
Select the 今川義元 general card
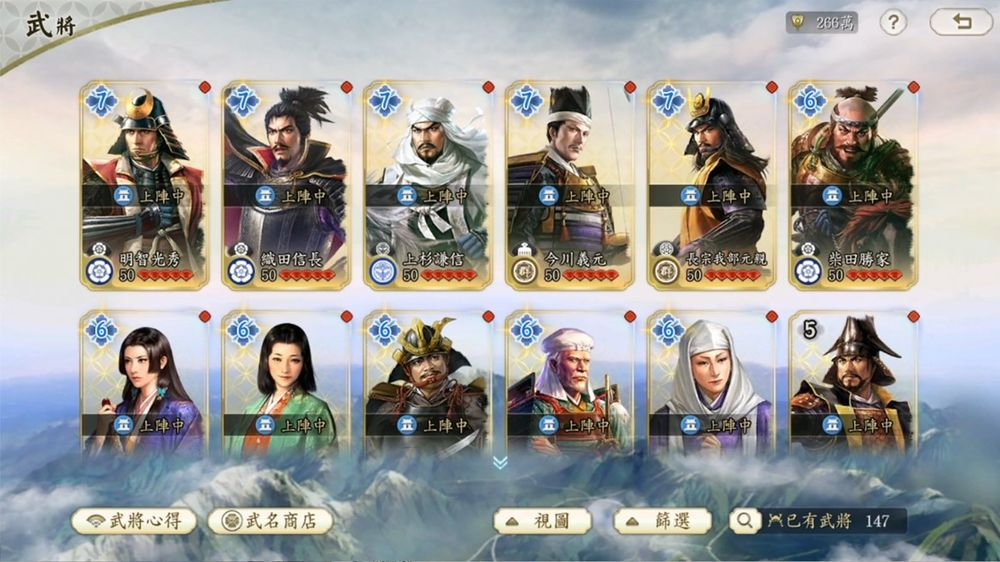[x=570, y=186]
